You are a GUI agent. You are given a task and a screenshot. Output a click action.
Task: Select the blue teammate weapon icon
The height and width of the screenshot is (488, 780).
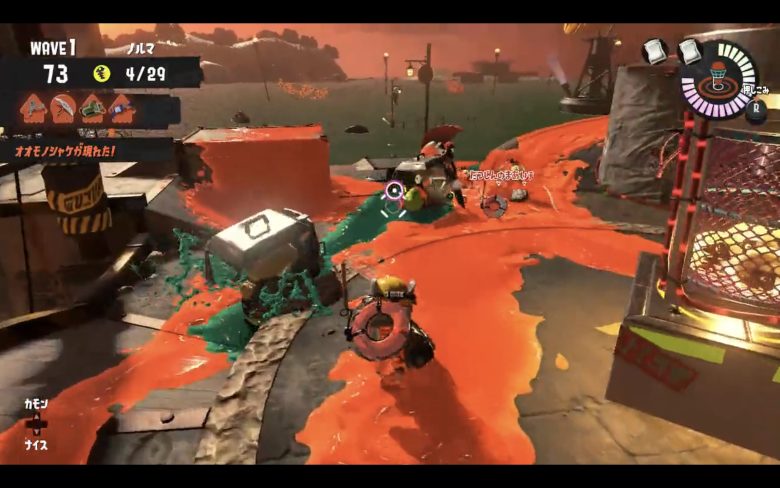122,107
